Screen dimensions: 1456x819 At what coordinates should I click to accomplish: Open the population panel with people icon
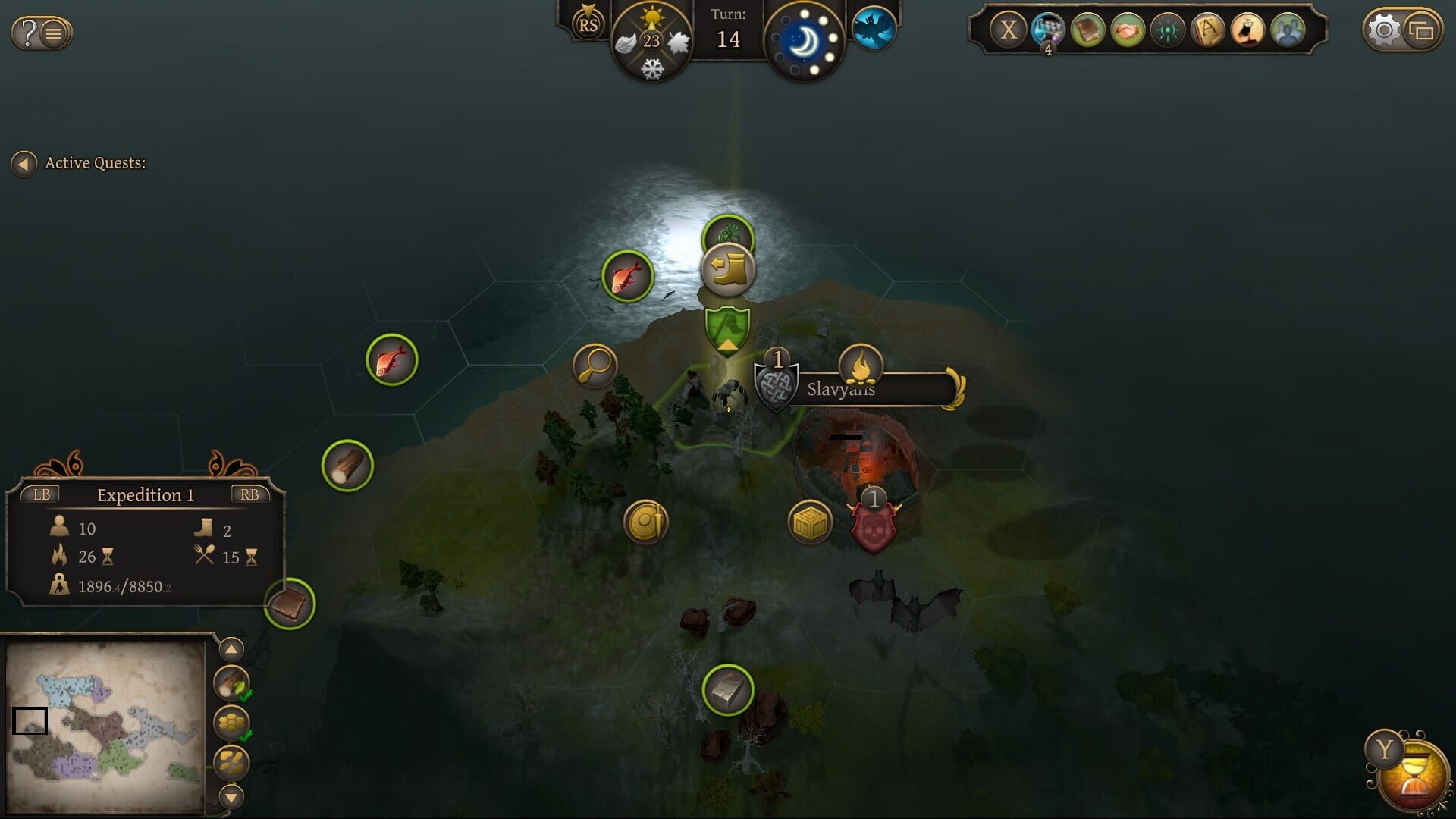pos(1285,30)
